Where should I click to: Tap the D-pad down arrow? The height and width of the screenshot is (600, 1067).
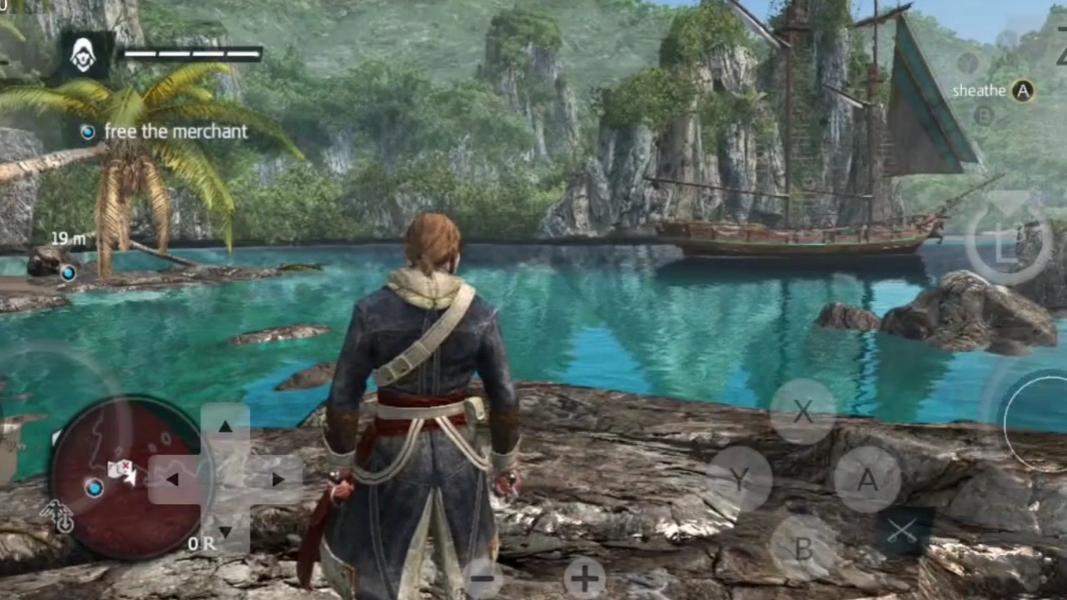pos(225,531)
